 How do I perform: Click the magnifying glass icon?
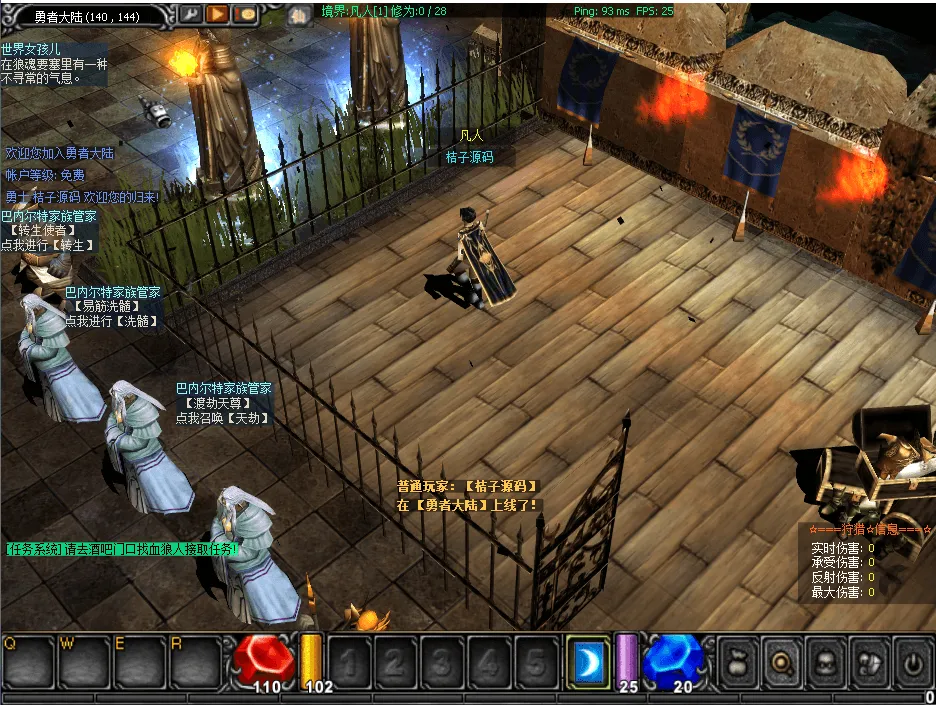[779, 661]
